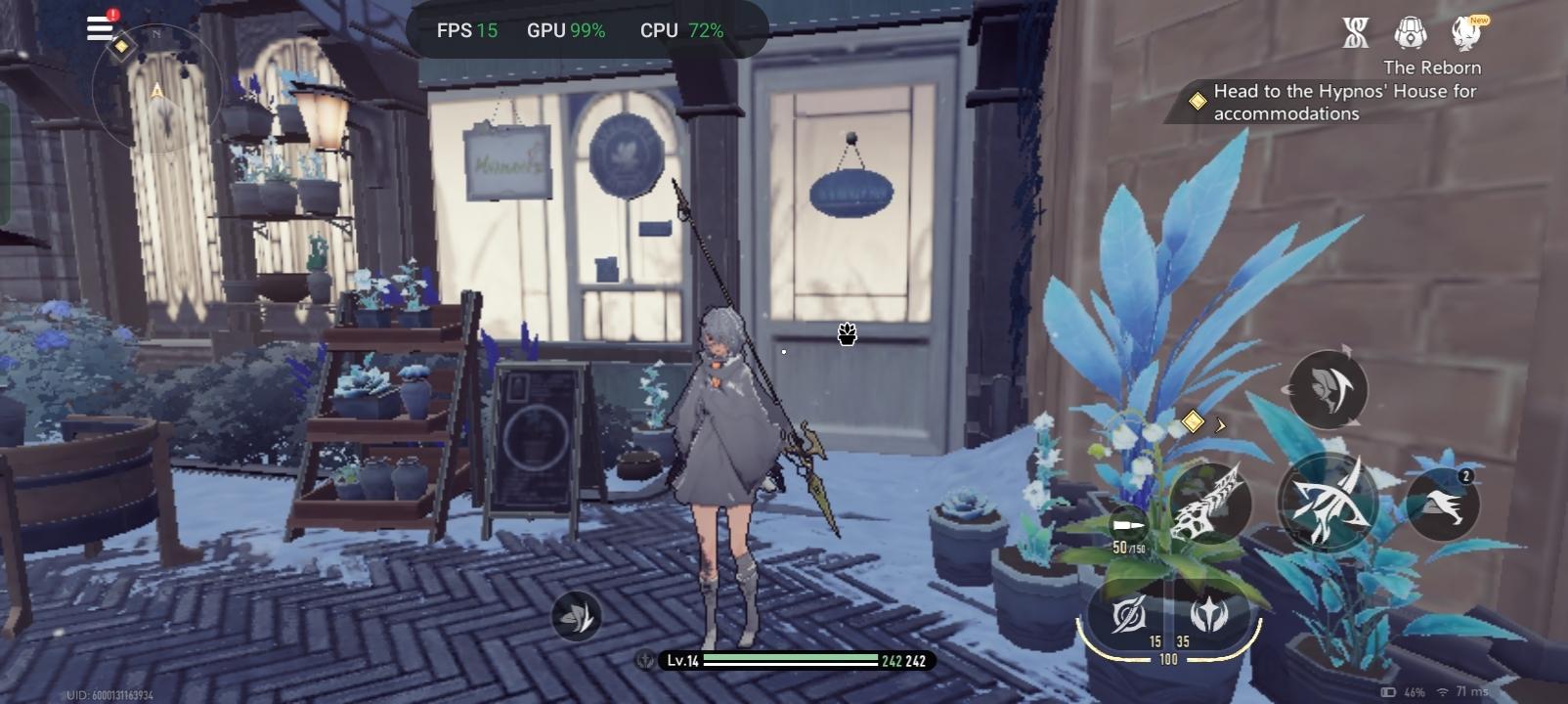Trigger the dash button with 2 charges
1568x704 pixels.
coord(1442,505)
